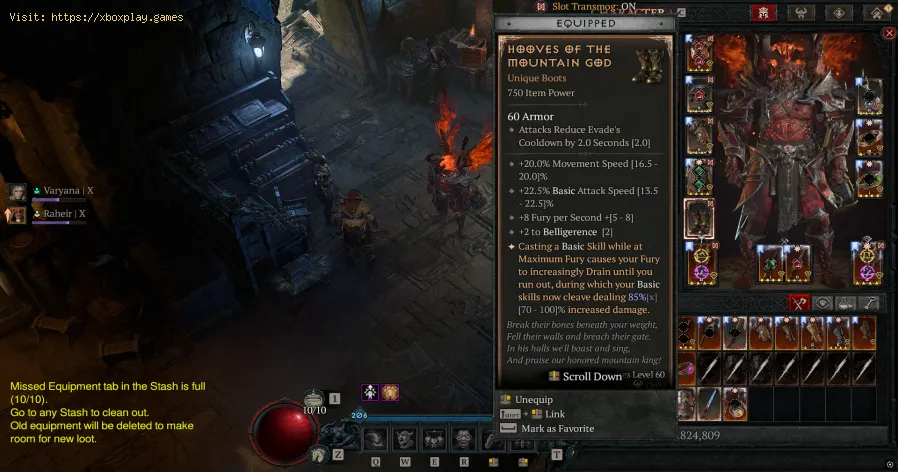This screenshot has height=472, width=898.
Task: Click the golden buff icon above the action bar
Action: click(x=388, y=393)
